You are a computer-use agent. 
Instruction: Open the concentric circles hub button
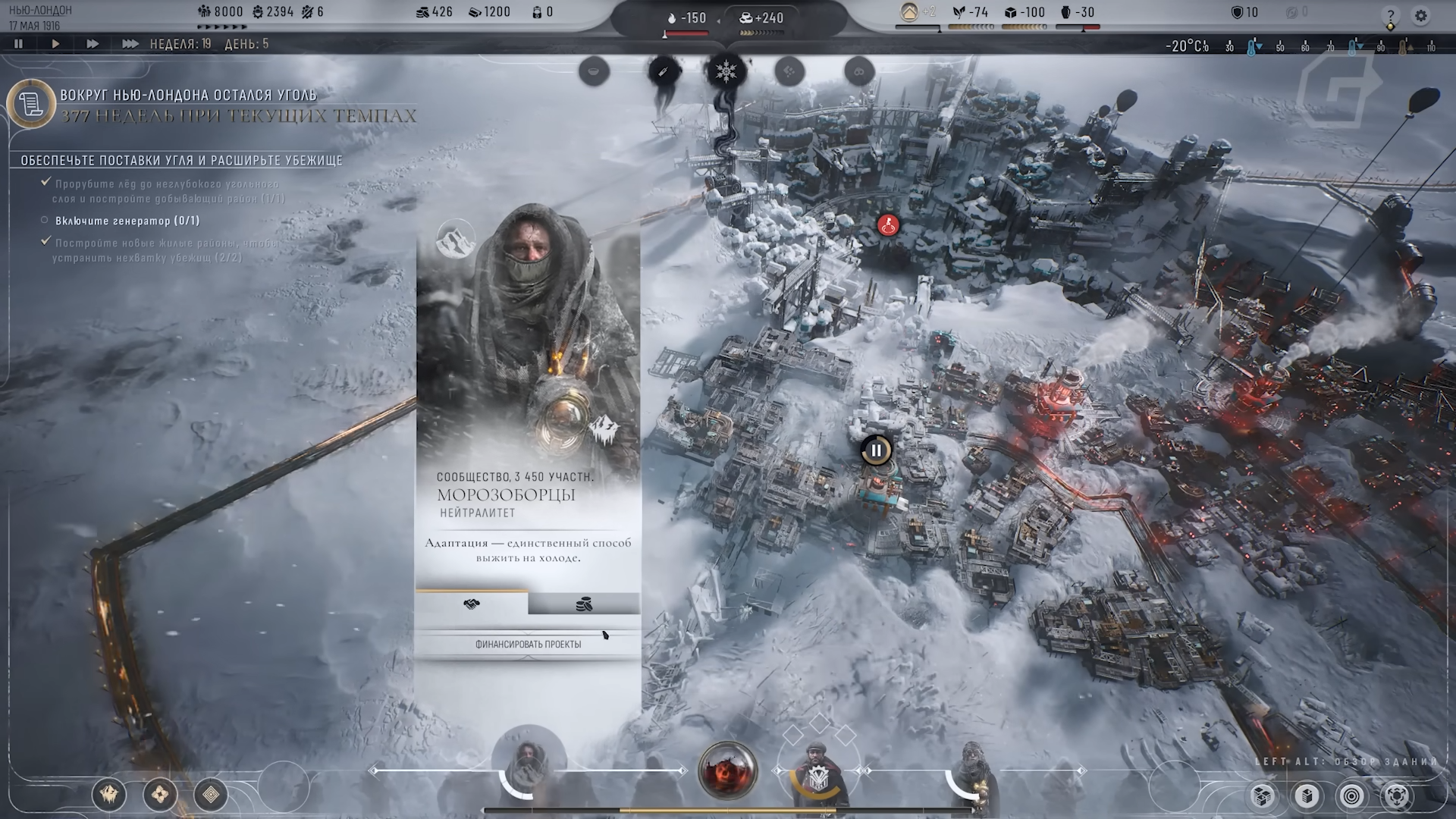coord(1352,796)
